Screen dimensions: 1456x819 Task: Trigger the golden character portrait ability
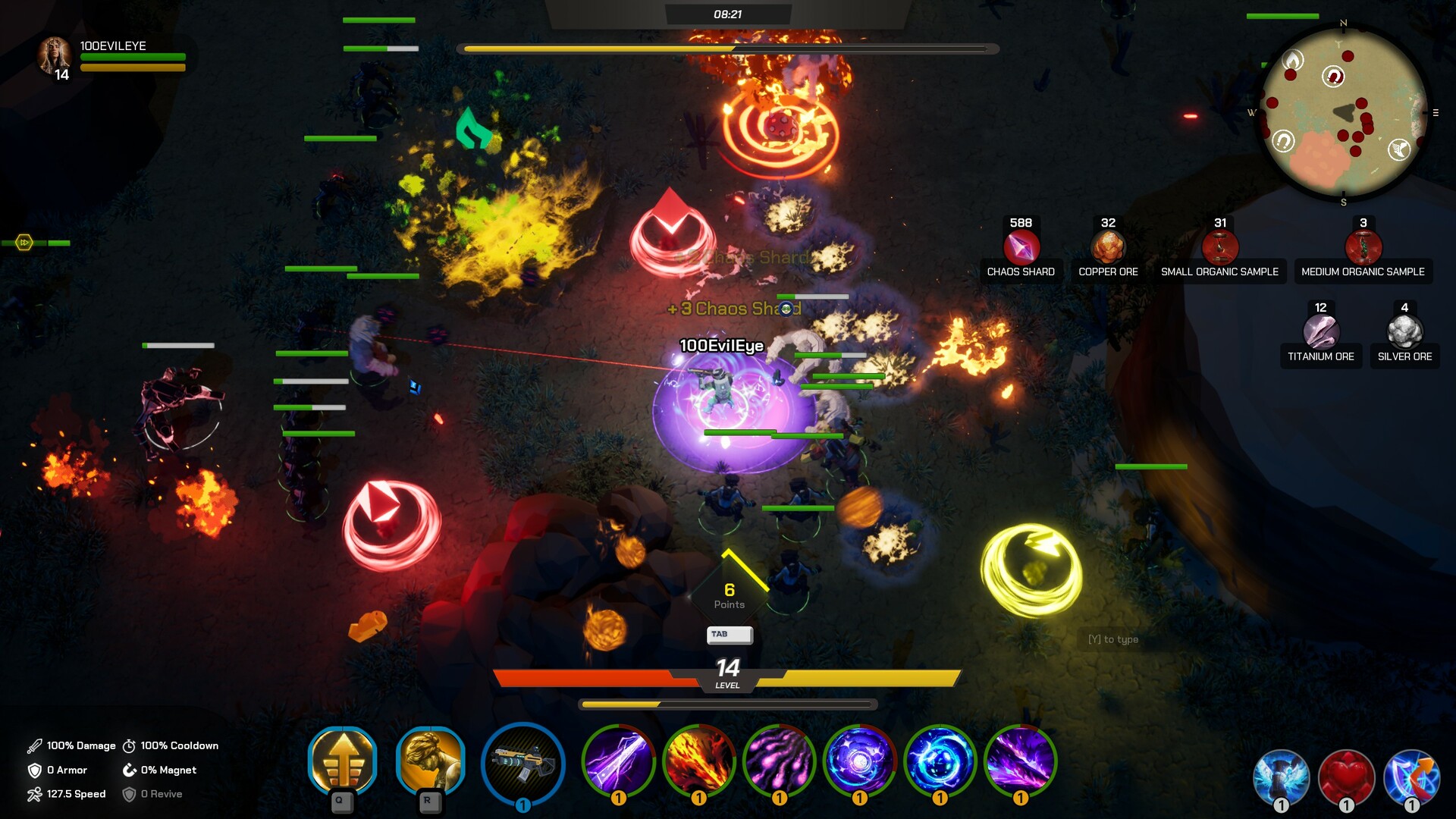430,761
